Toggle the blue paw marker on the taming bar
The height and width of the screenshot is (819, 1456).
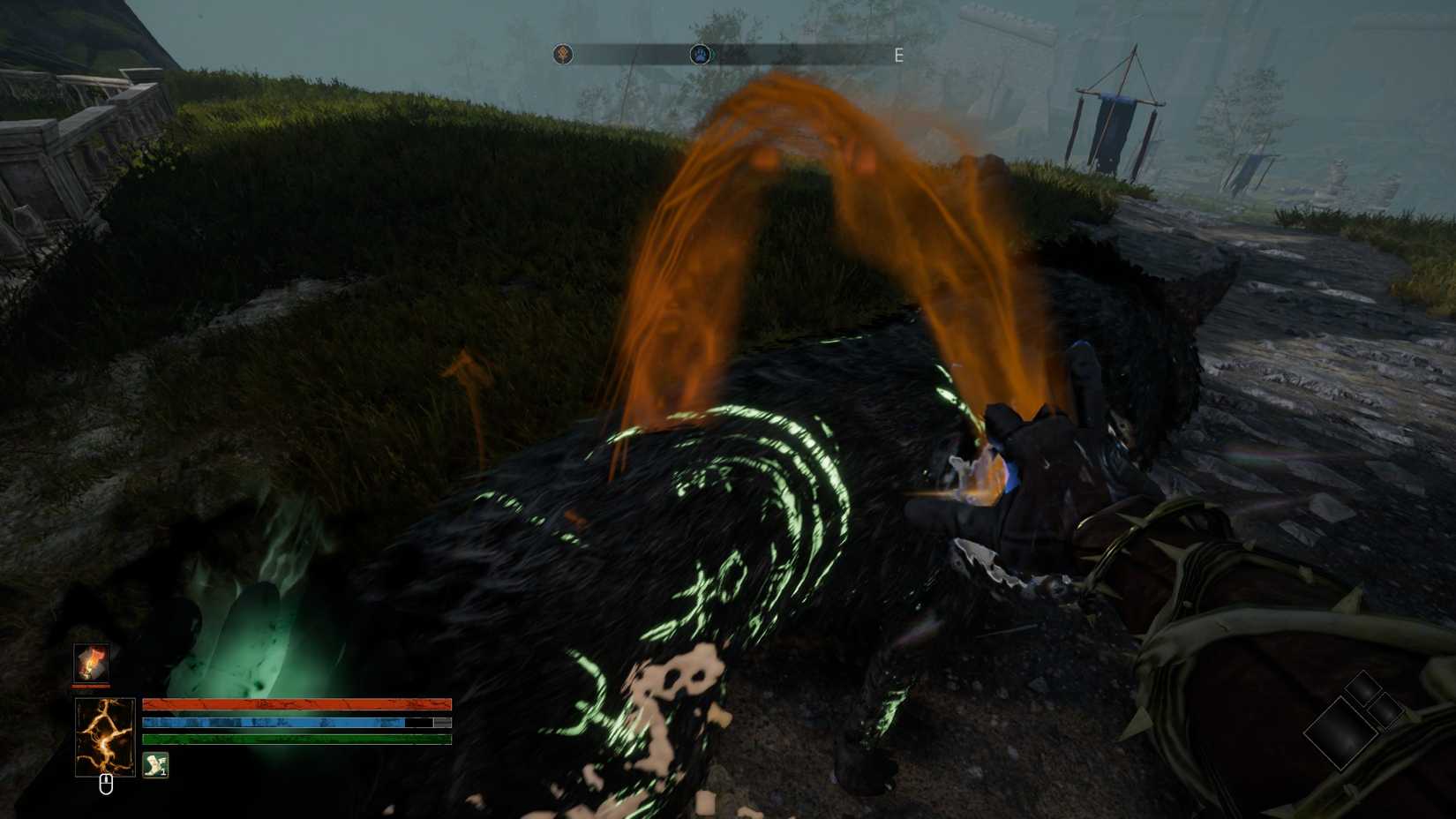click(701, 54)
